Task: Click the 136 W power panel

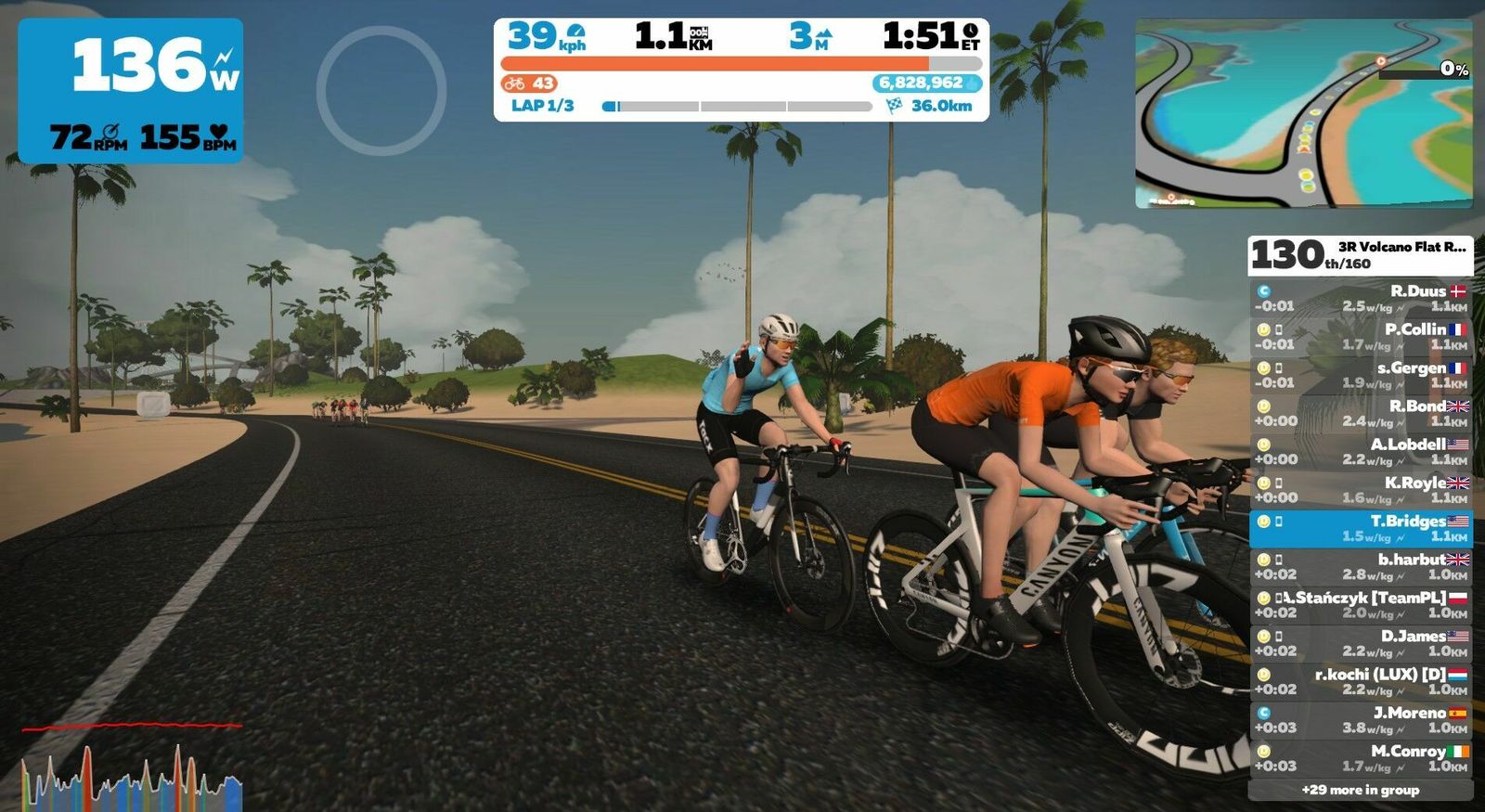Action: 131,91
